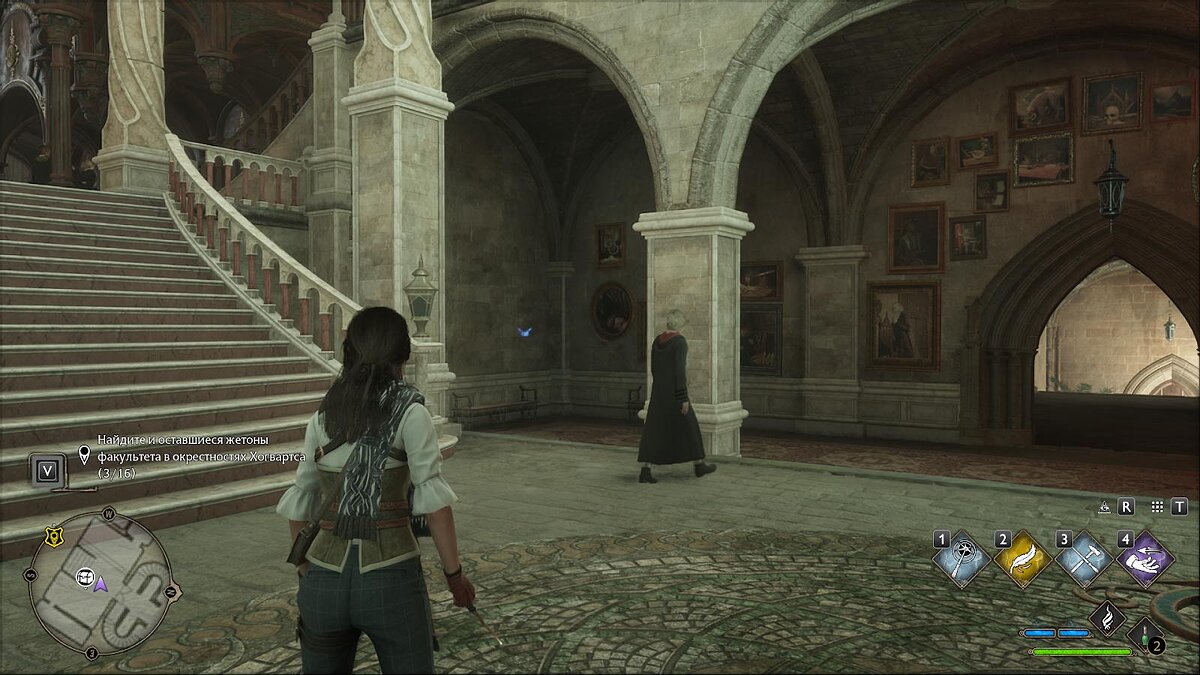
Task: Cast the yellow feather Levioso spell
Action: coord(1022,560)
